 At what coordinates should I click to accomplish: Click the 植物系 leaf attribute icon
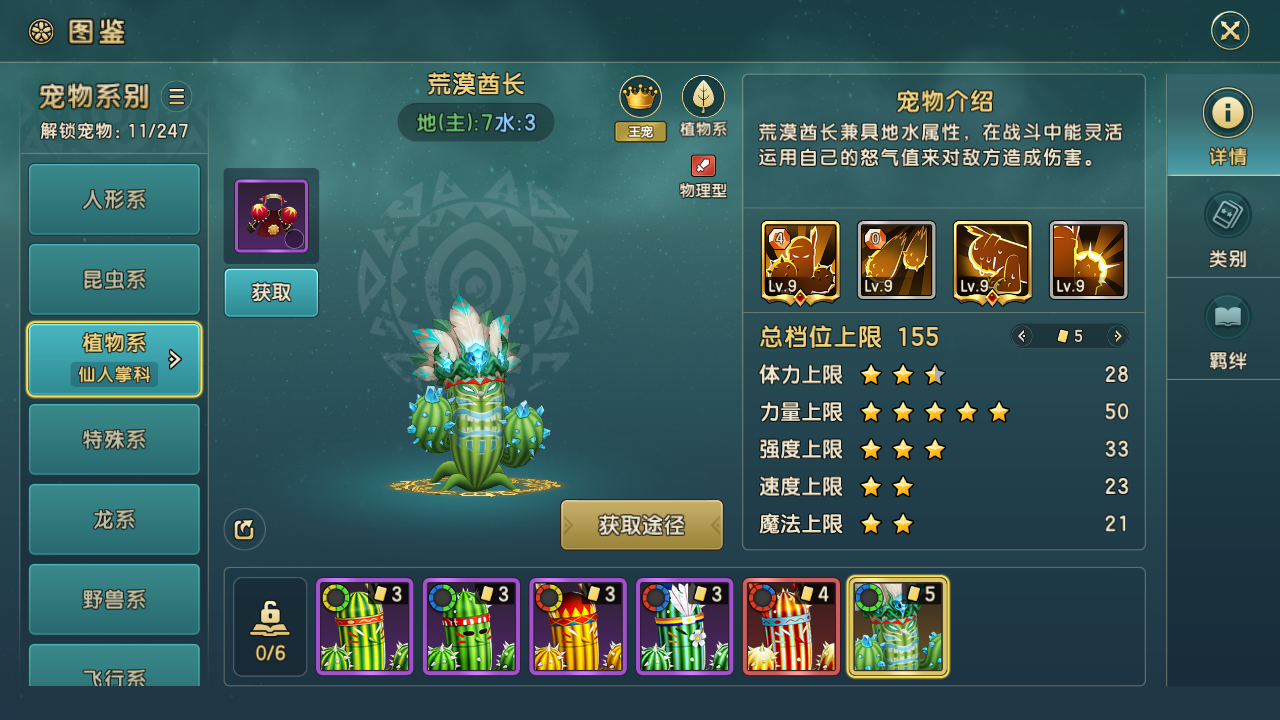click(703, 97)
